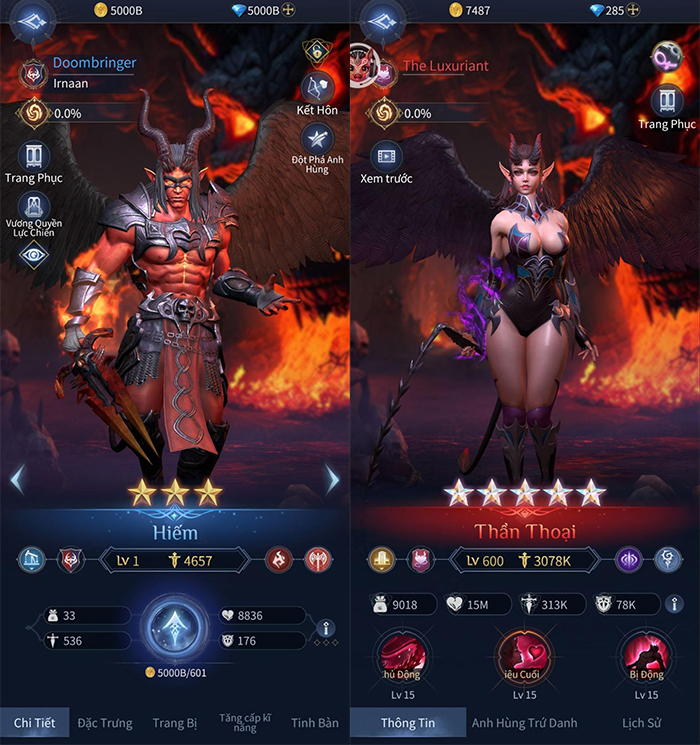Show the Tinh Bàn tab
Image resolution: width=700 pixels, height=745 pixels.
coord(315,722)
